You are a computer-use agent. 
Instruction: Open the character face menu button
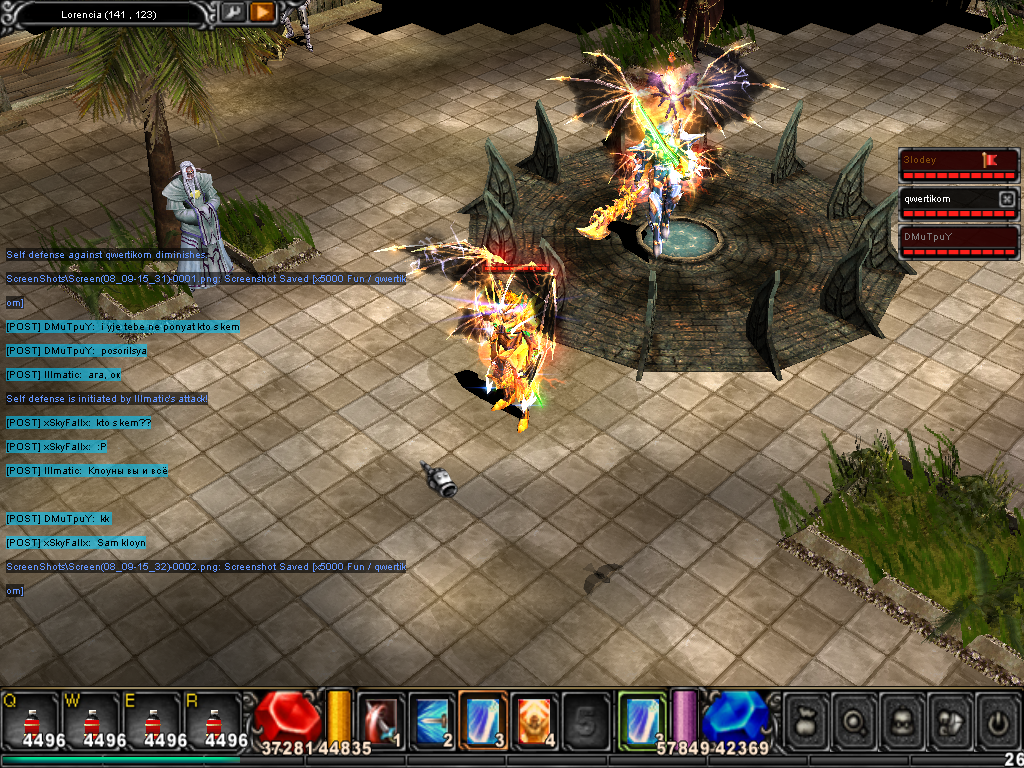(x=903, y=719)
